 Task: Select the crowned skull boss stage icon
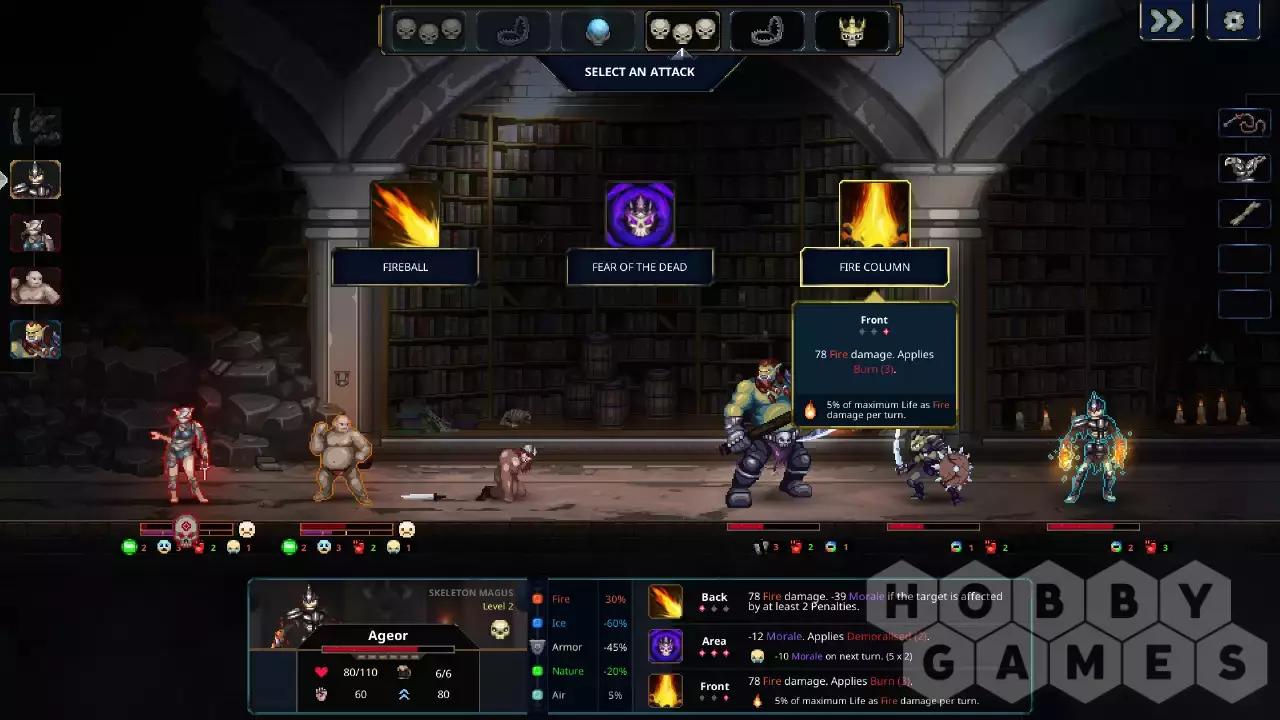click(851, 31)
